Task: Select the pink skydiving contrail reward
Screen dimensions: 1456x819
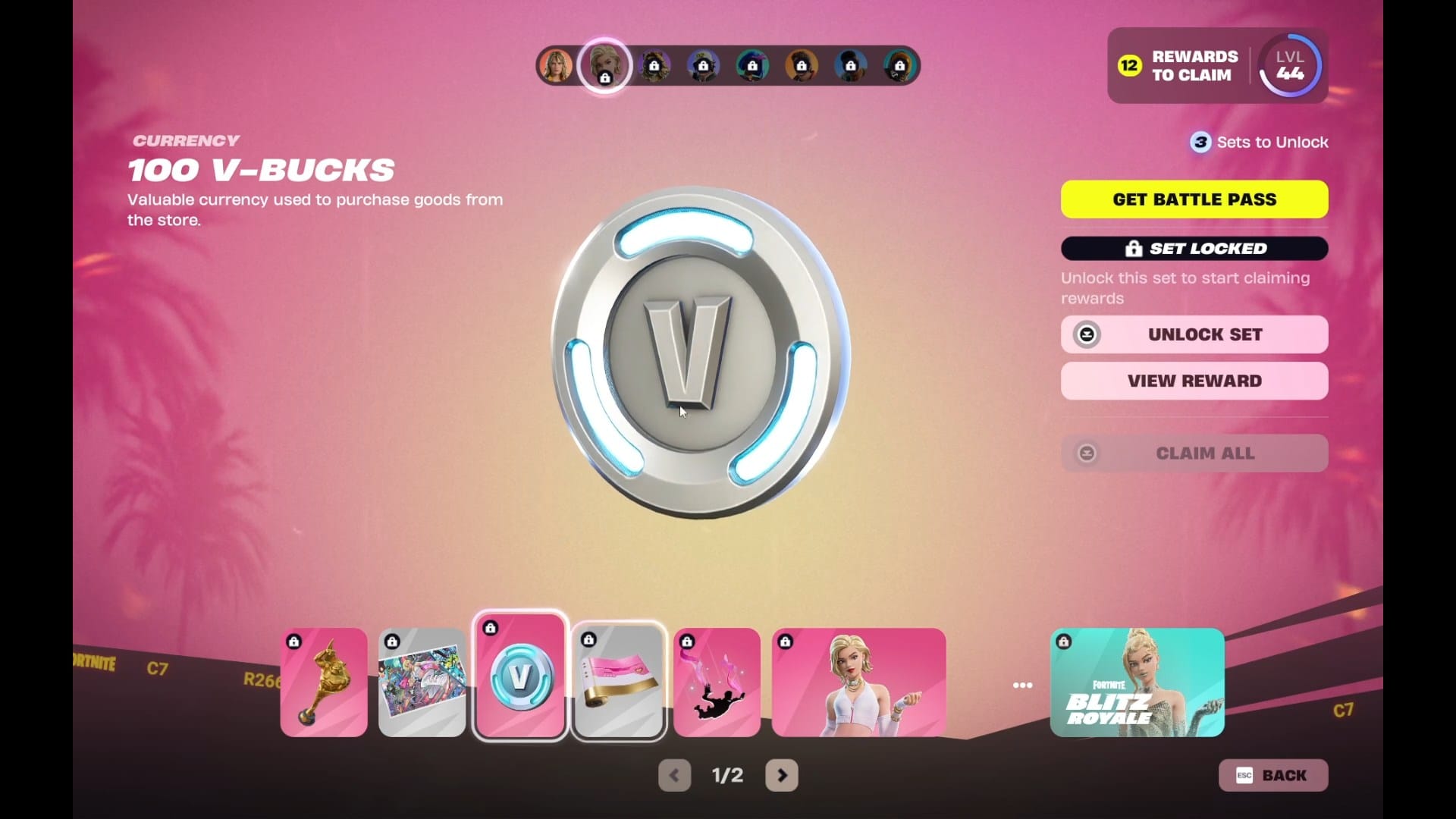Action: point(717,682)
